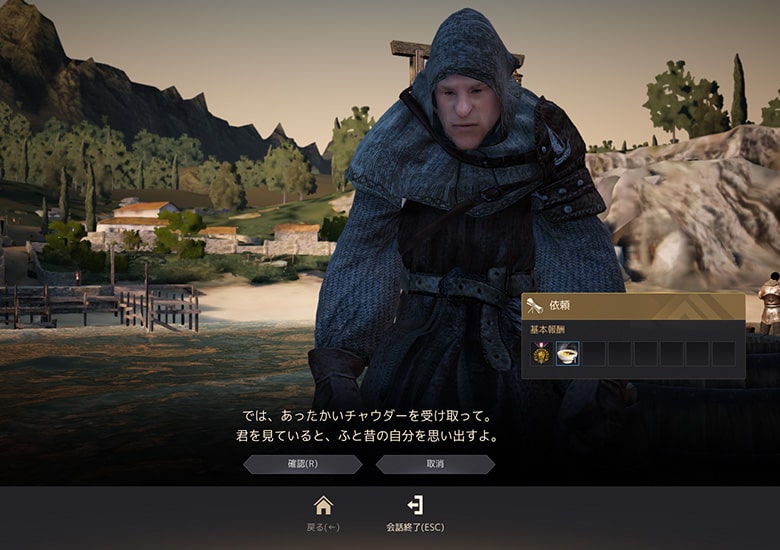Go back using the home 戻る button
The width and height of the screenshot is (780, 550).
point(323,512)
